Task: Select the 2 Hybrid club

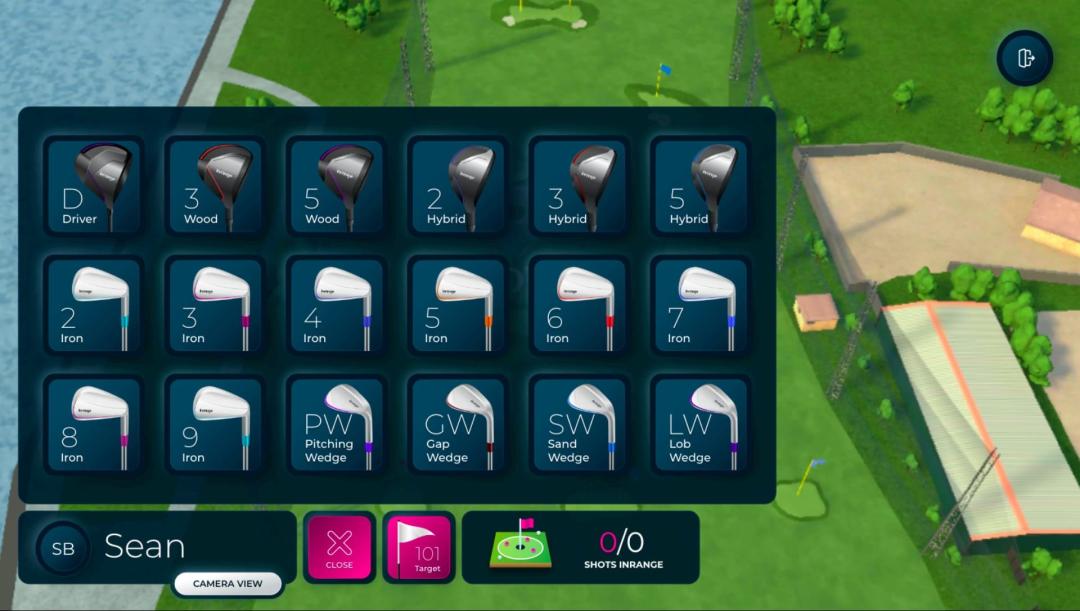Action: [x=458, y=187]
